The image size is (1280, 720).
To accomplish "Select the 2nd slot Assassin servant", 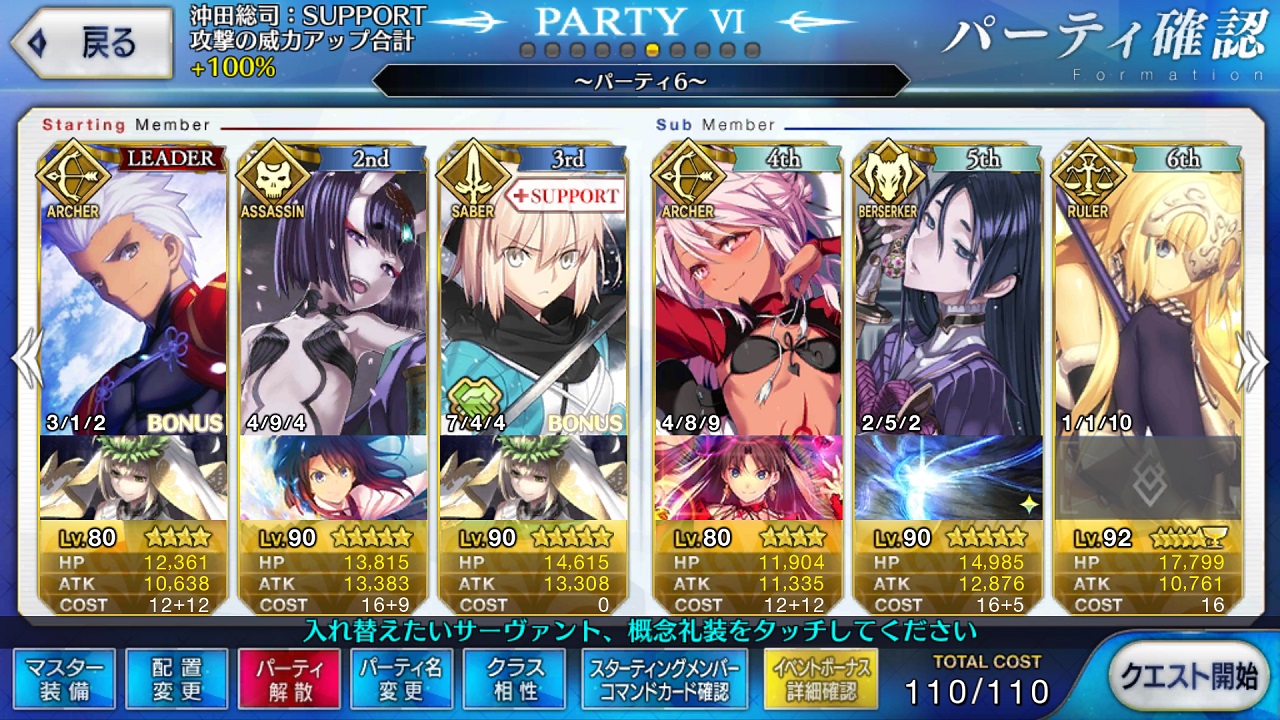I will pos(333,290).
